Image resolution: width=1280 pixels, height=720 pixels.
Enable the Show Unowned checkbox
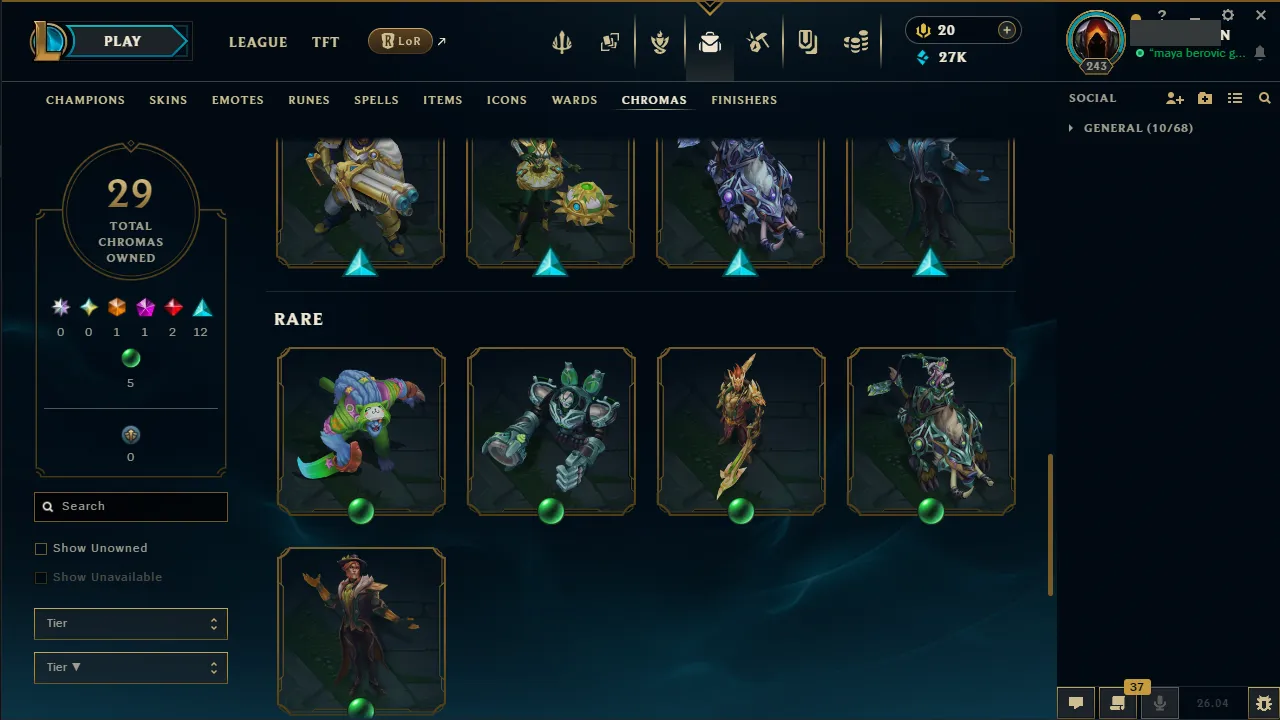(41, 548)
